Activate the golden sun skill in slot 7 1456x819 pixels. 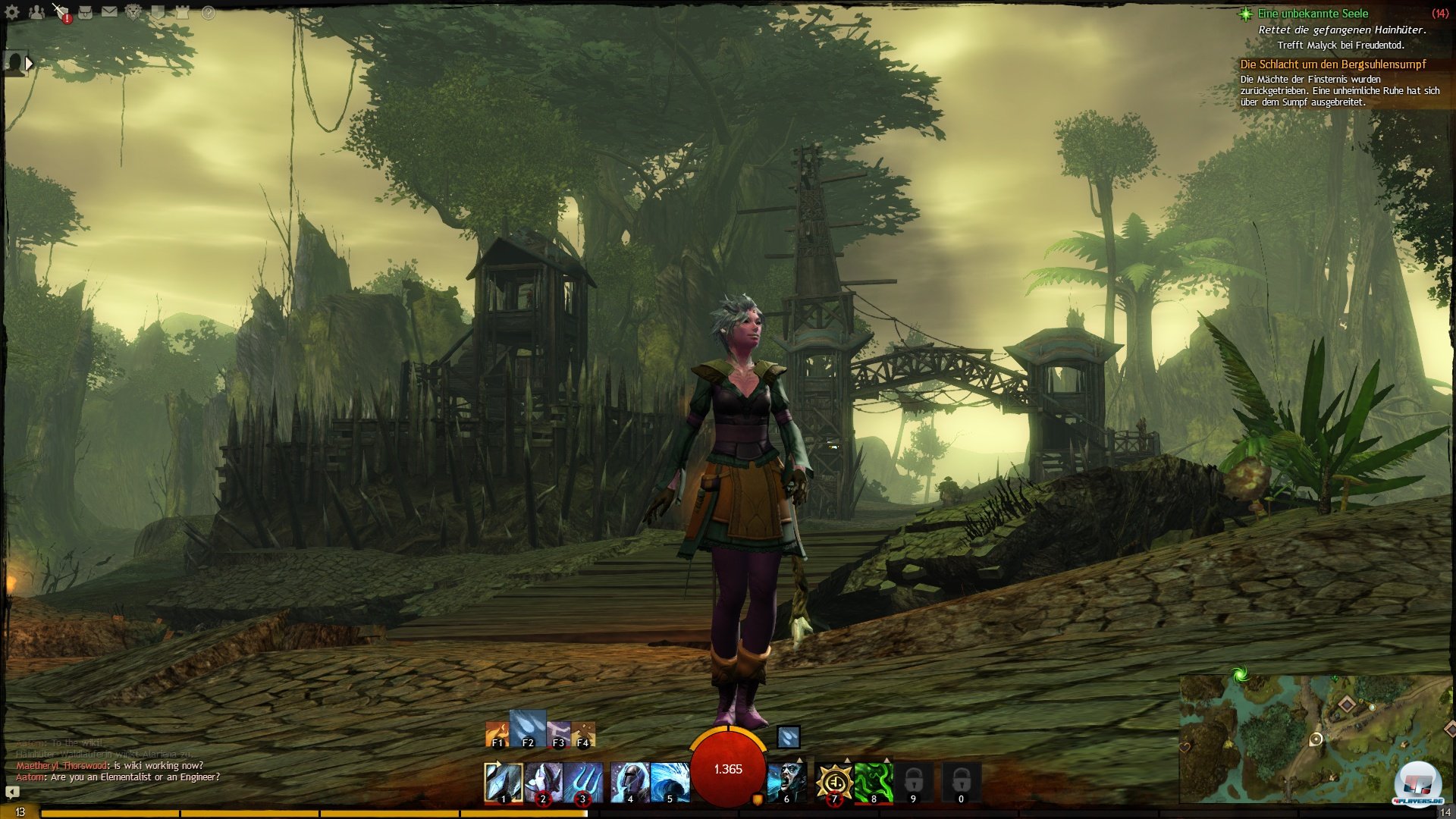point(834,781)
